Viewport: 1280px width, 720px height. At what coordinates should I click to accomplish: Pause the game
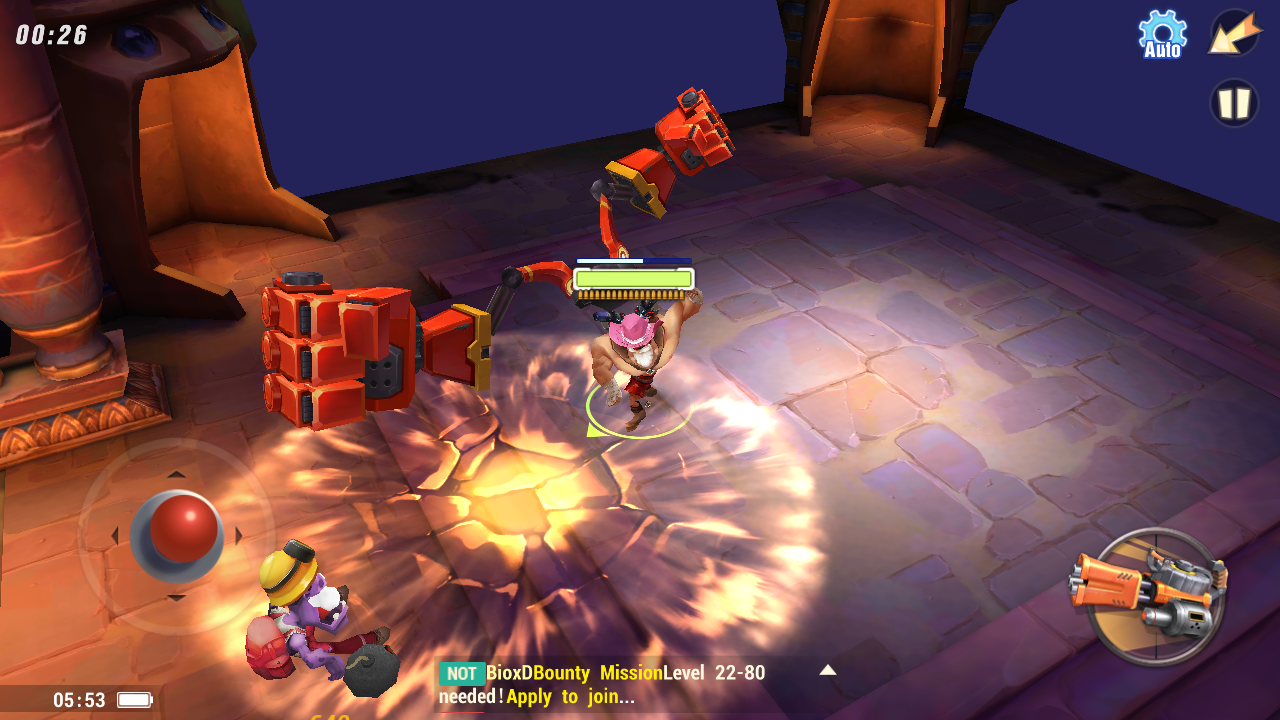[1234, 103]
